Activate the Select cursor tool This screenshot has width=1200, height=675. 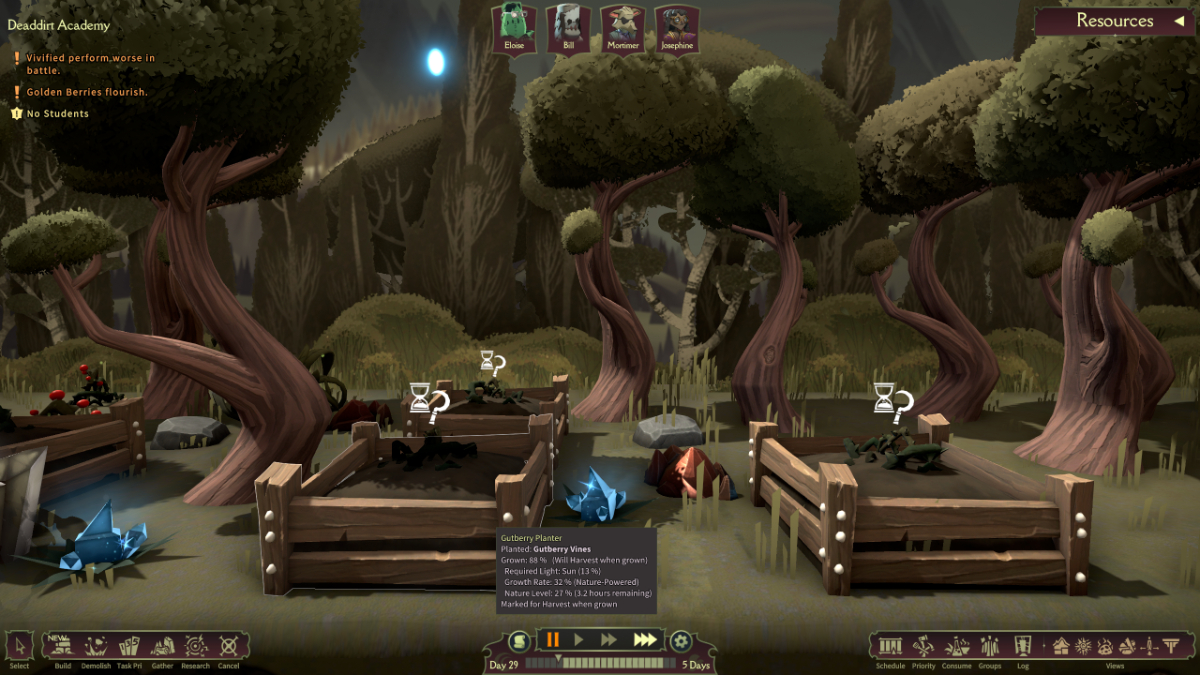(19, 645)
